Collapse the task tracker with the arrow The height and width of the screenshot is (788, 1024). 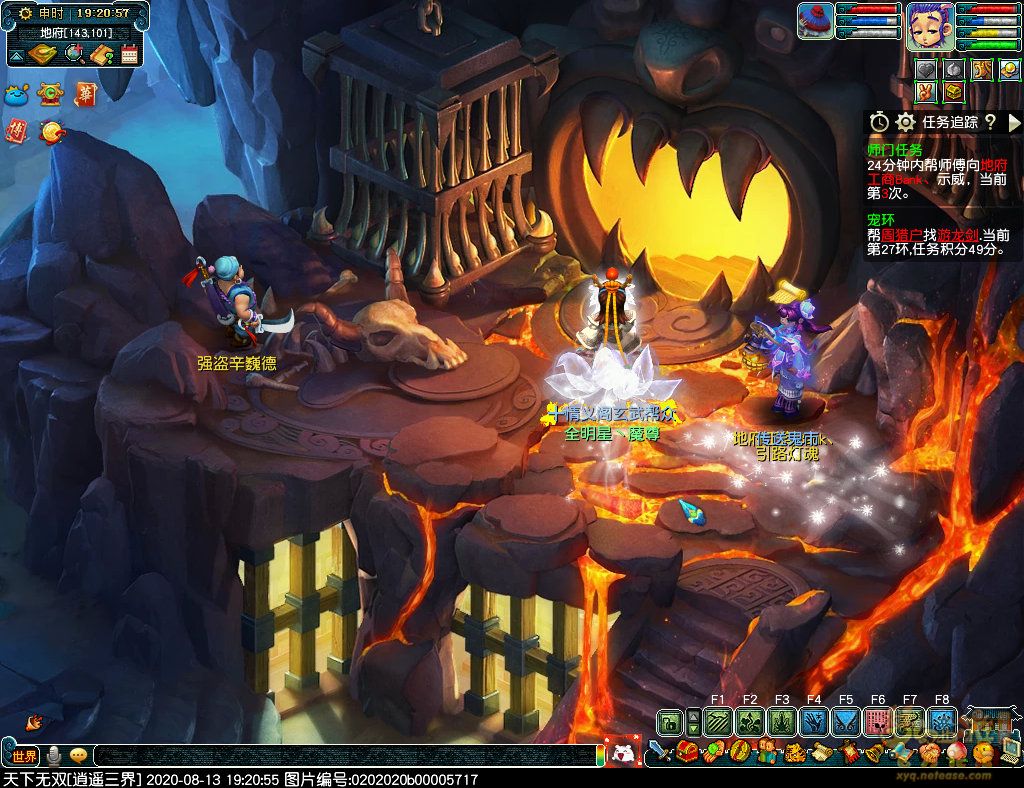(1013, 122)
